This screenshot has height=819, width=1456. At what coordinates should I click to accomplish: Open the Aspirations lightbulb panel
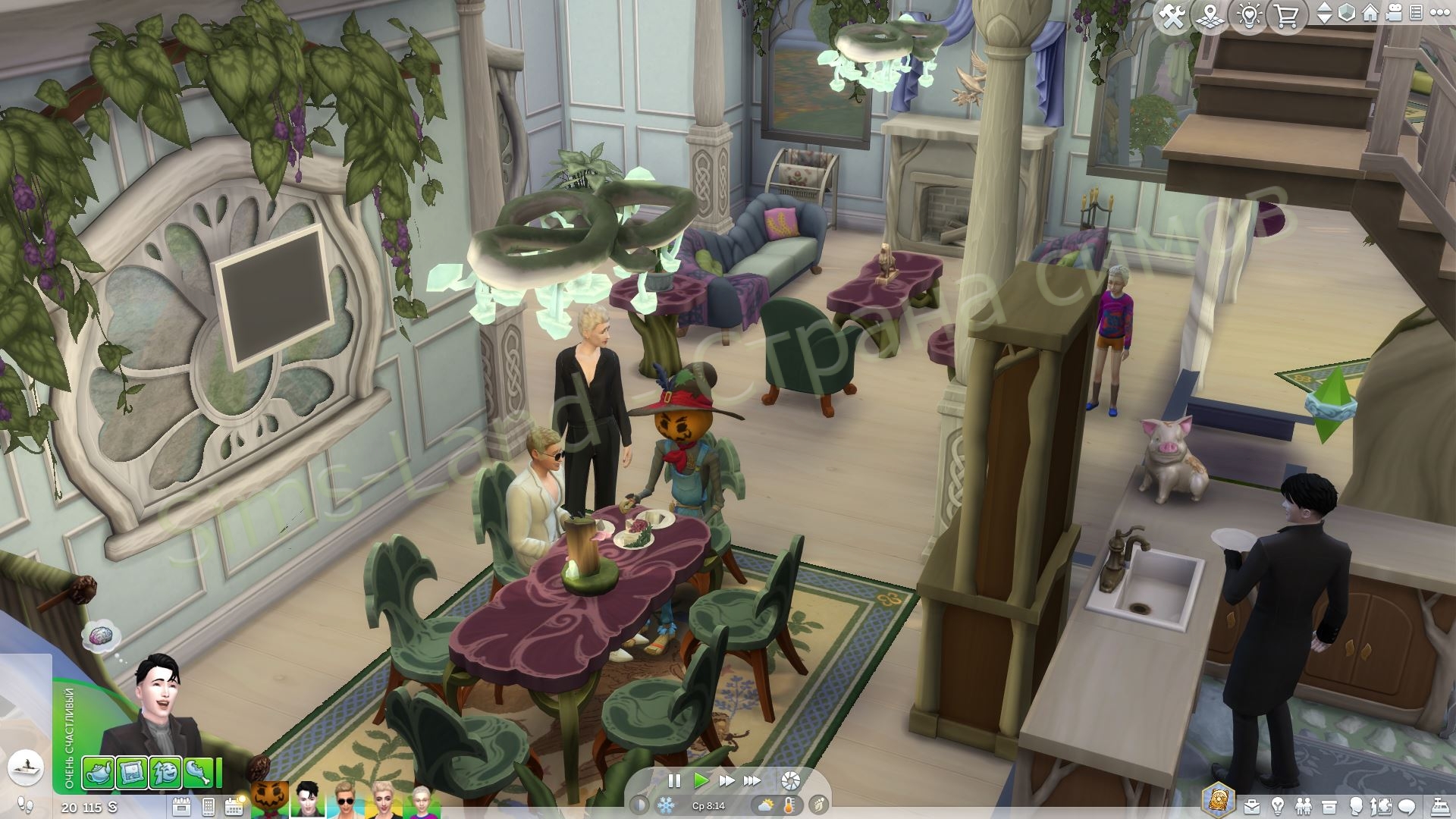point(1278,805)
